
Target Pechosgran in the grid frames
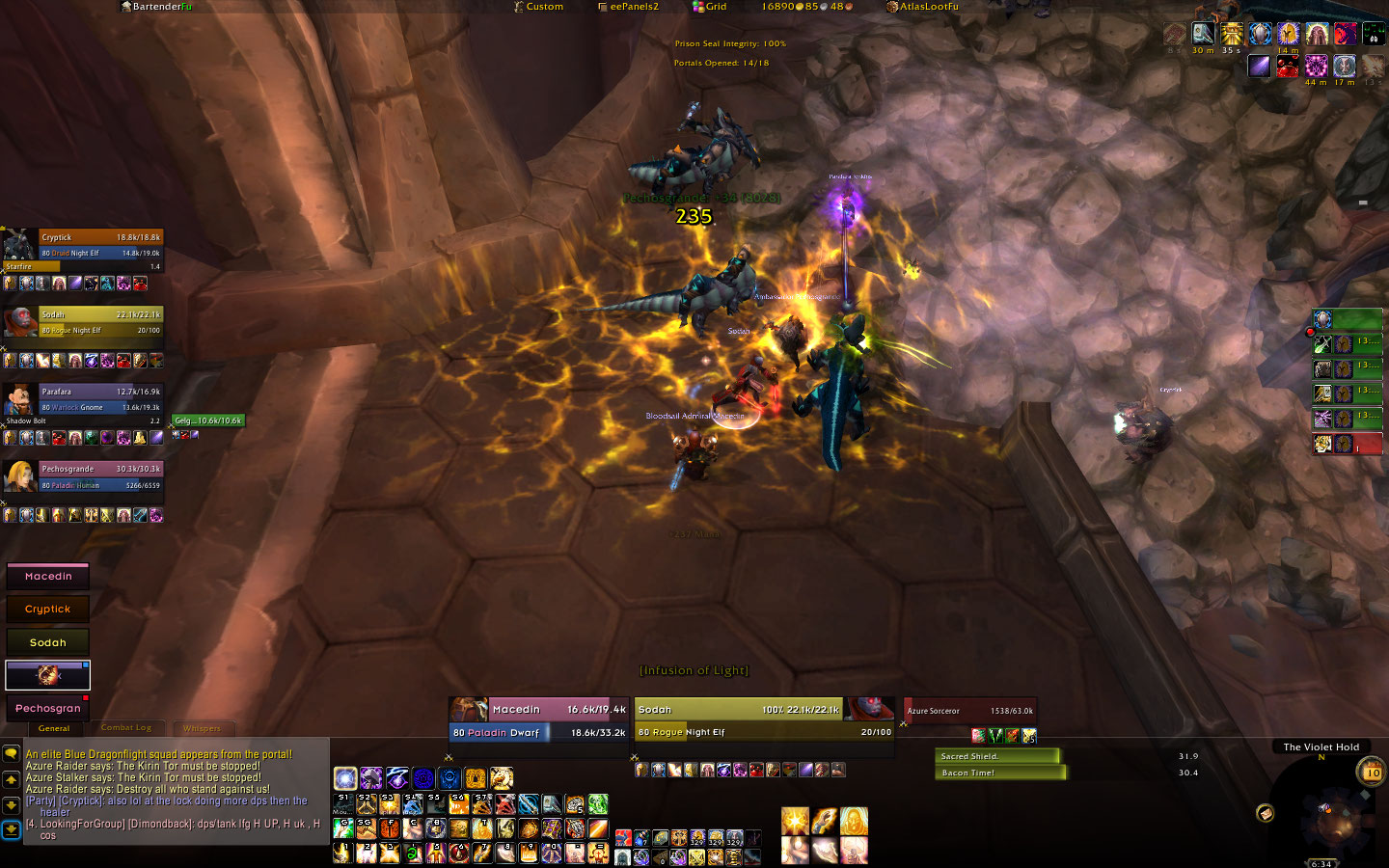coord(48,708)
